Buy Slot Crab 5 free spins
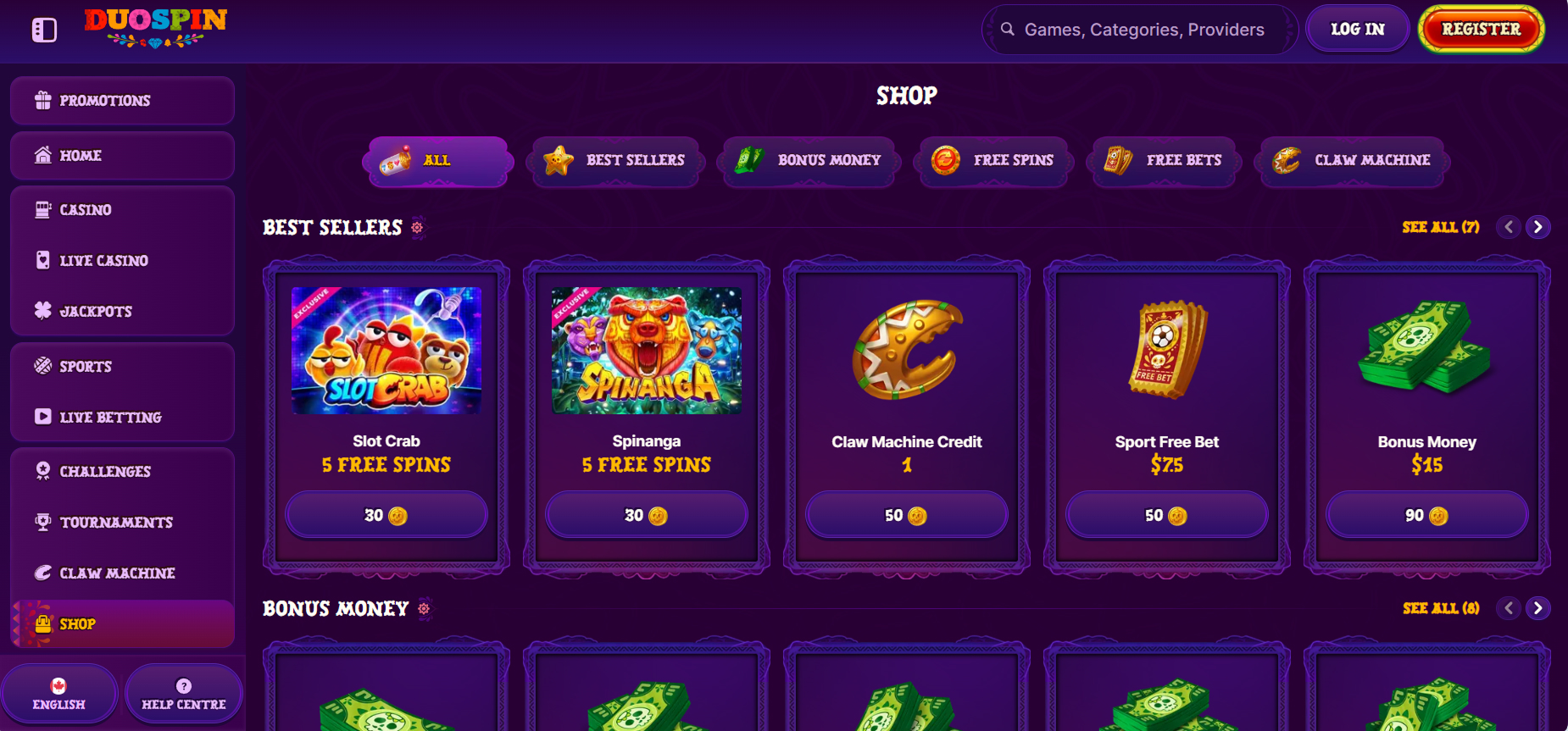The height and width of the screenshot is (731, 1568). 386,515
